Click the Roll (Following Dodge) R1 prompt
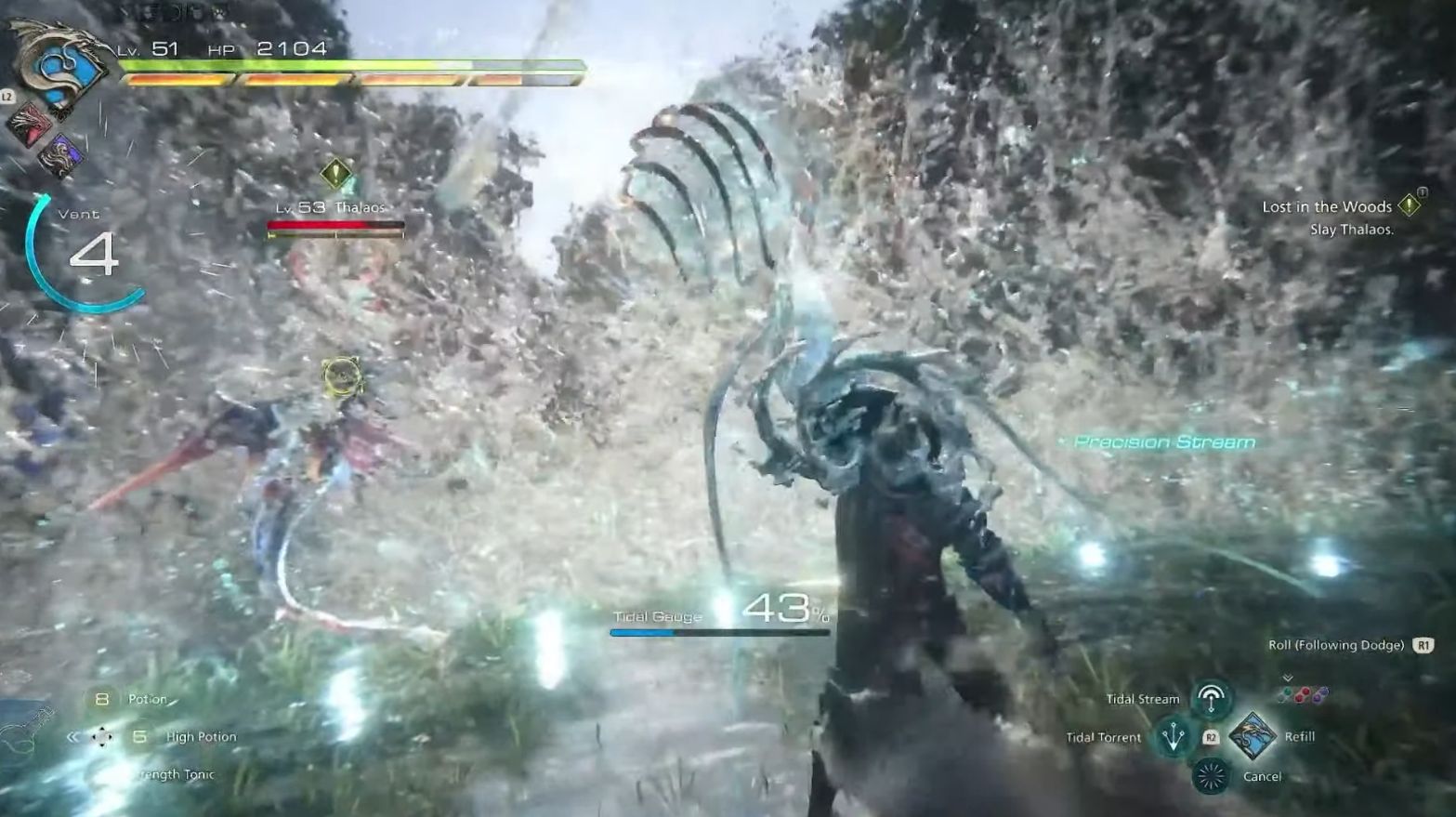 1338,645
